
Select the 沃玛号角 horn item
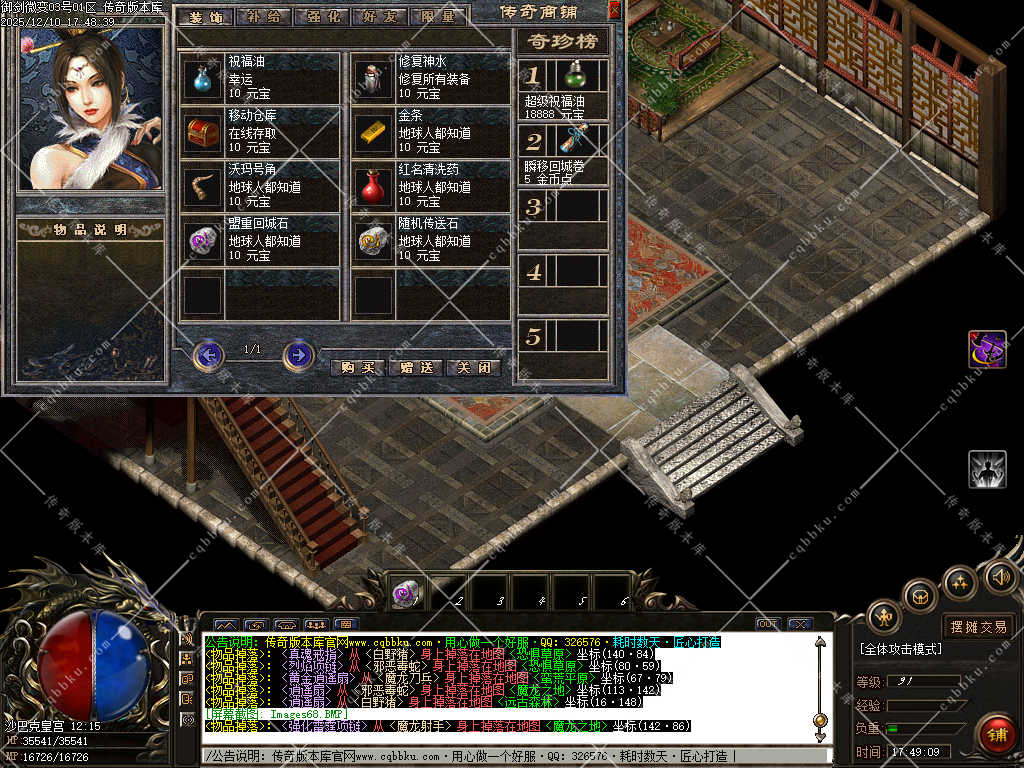203,186
